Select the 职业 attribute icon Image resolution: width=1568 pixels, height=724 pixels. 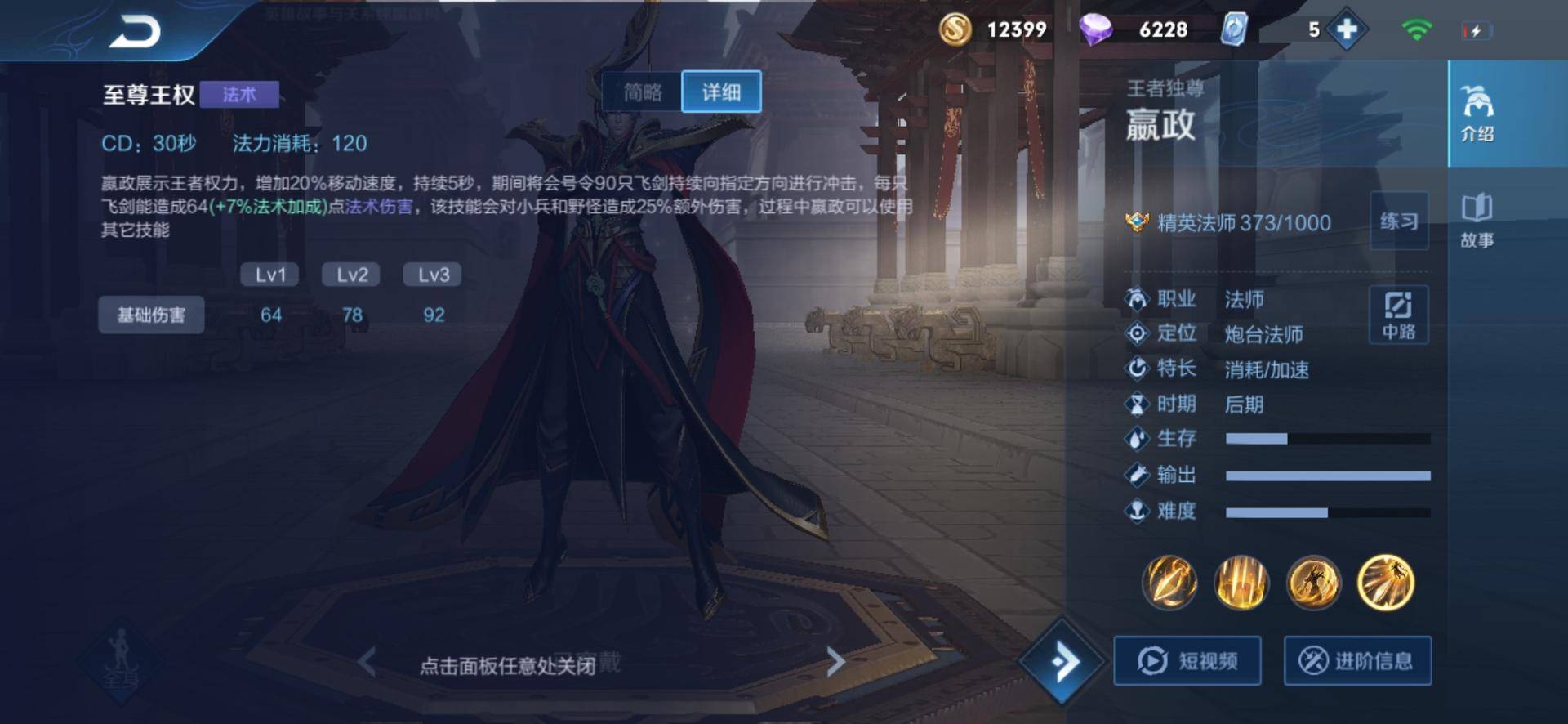[x=1136, y=299]
